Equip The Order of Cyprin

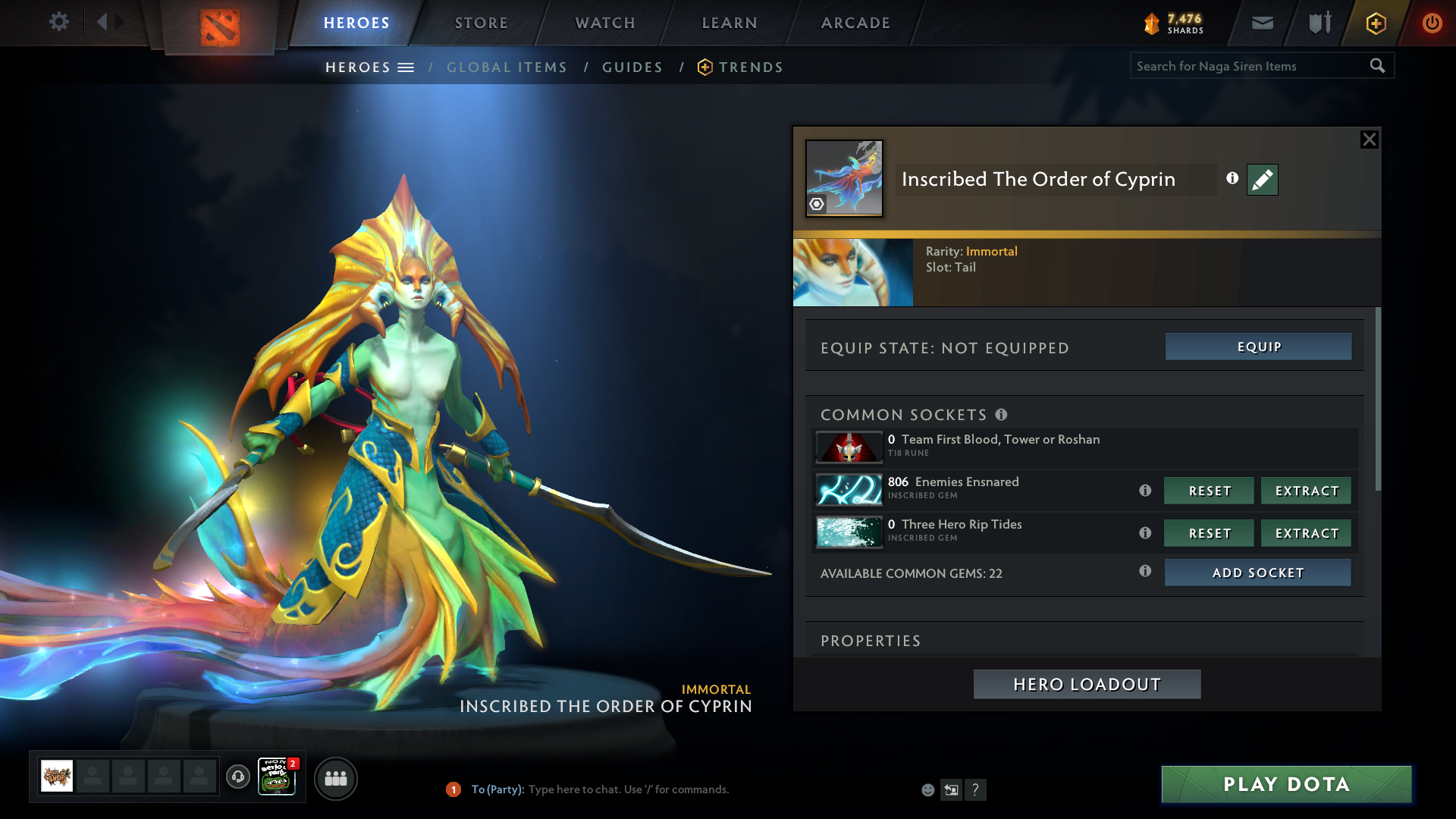pyautogui.click(x=1258, y=347)
